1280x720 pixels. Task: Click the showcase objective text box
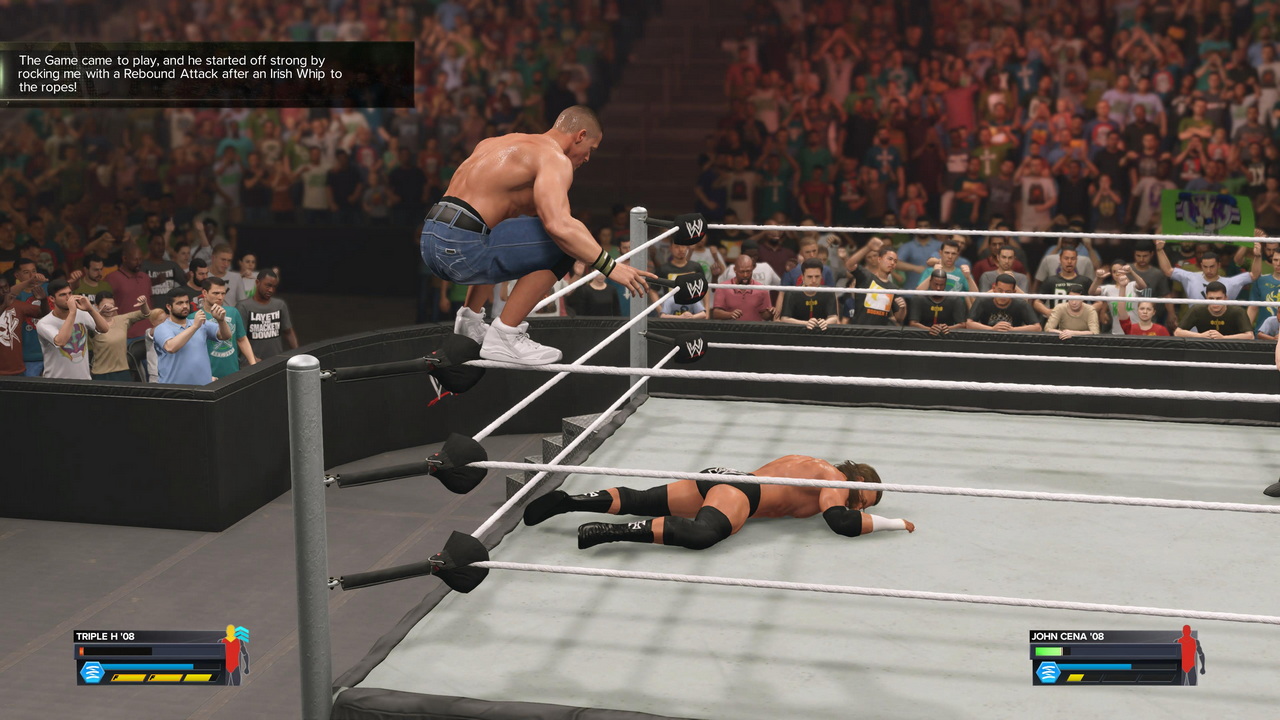click(x=206, y=74)
